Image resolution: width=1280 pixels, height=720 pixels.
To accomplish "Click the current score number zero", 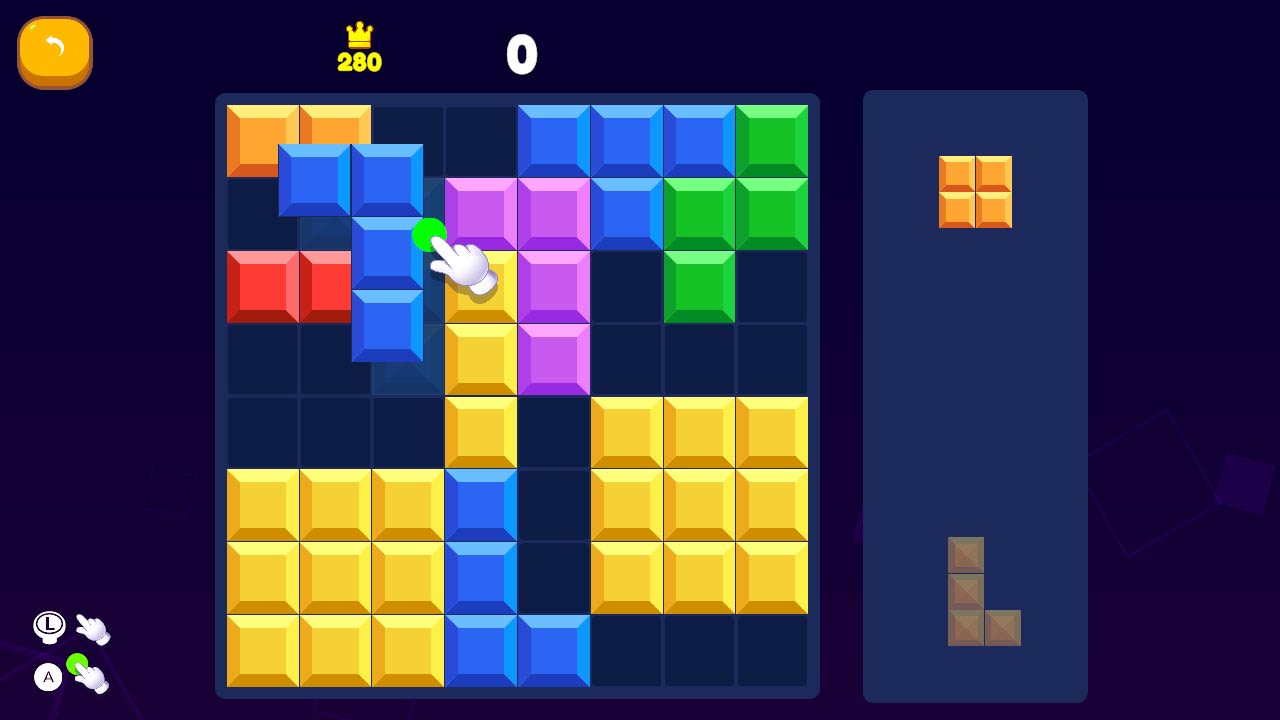I will click(521, 55).
